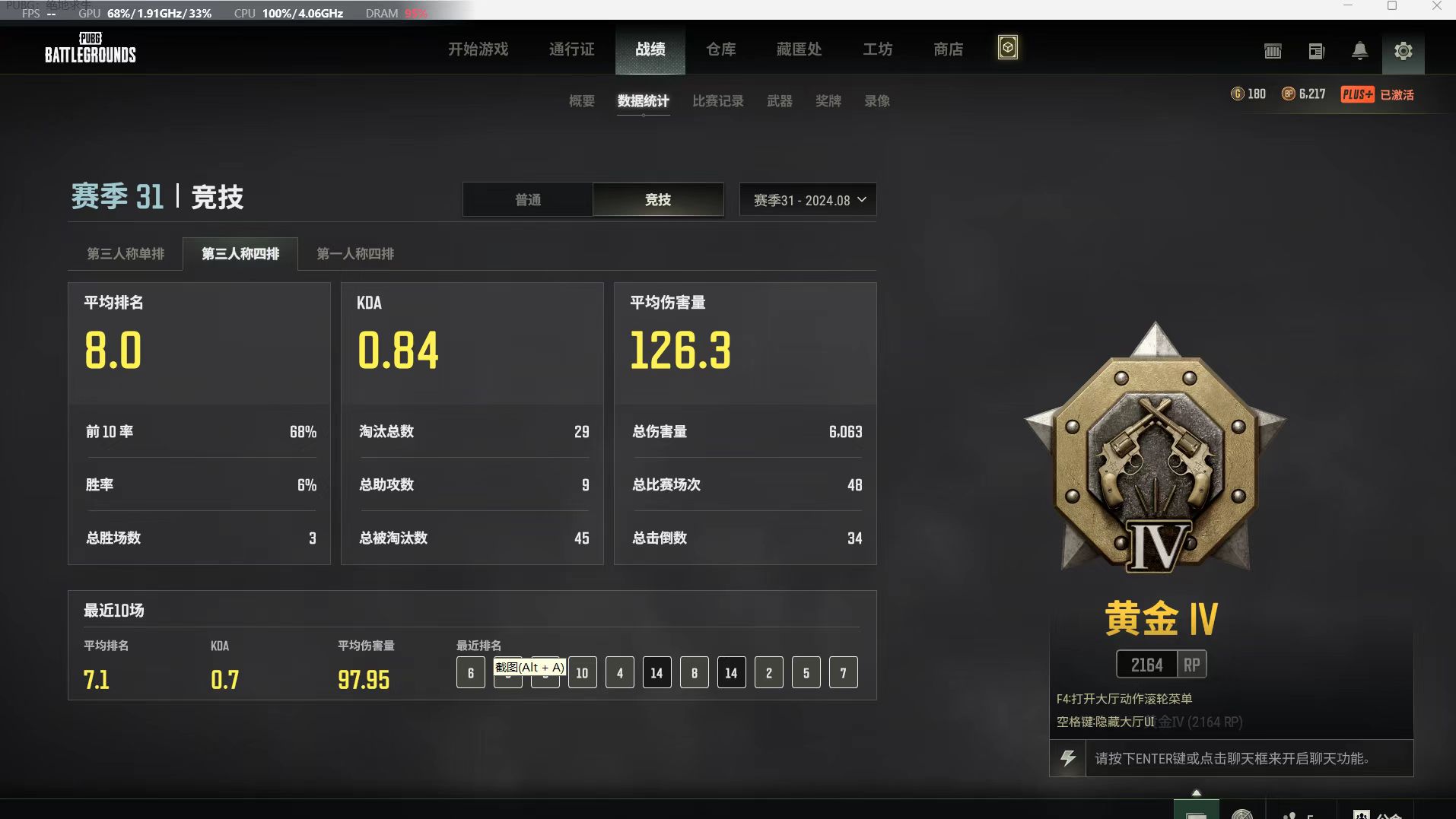Image resolution: width=1456 pixels, height=819 pixels.
Task: Select the 第三人称单排 tab
Action: pos(126,254)
